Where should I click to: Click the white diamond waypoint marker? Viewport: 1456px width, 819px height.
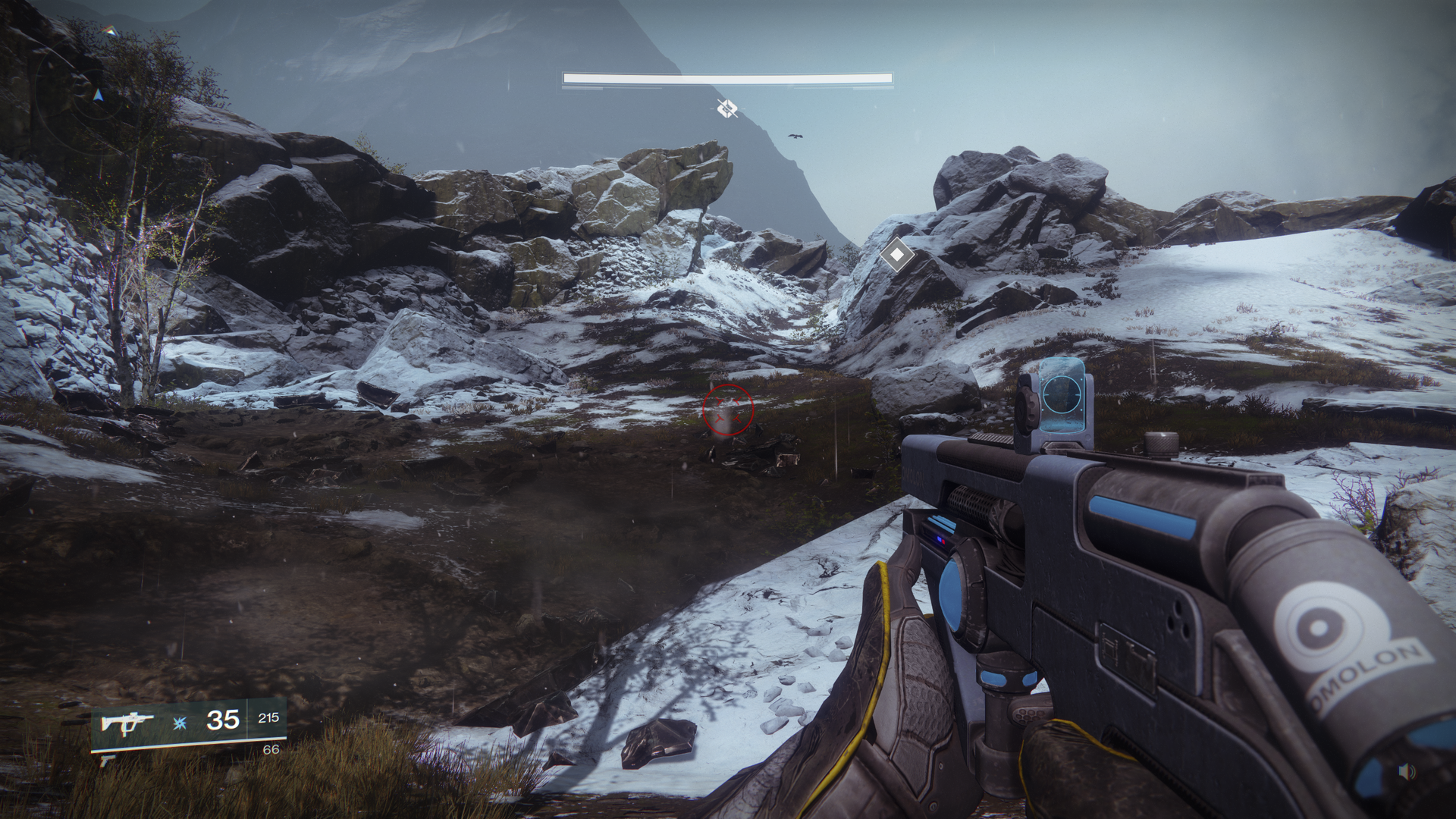(896, 255)
